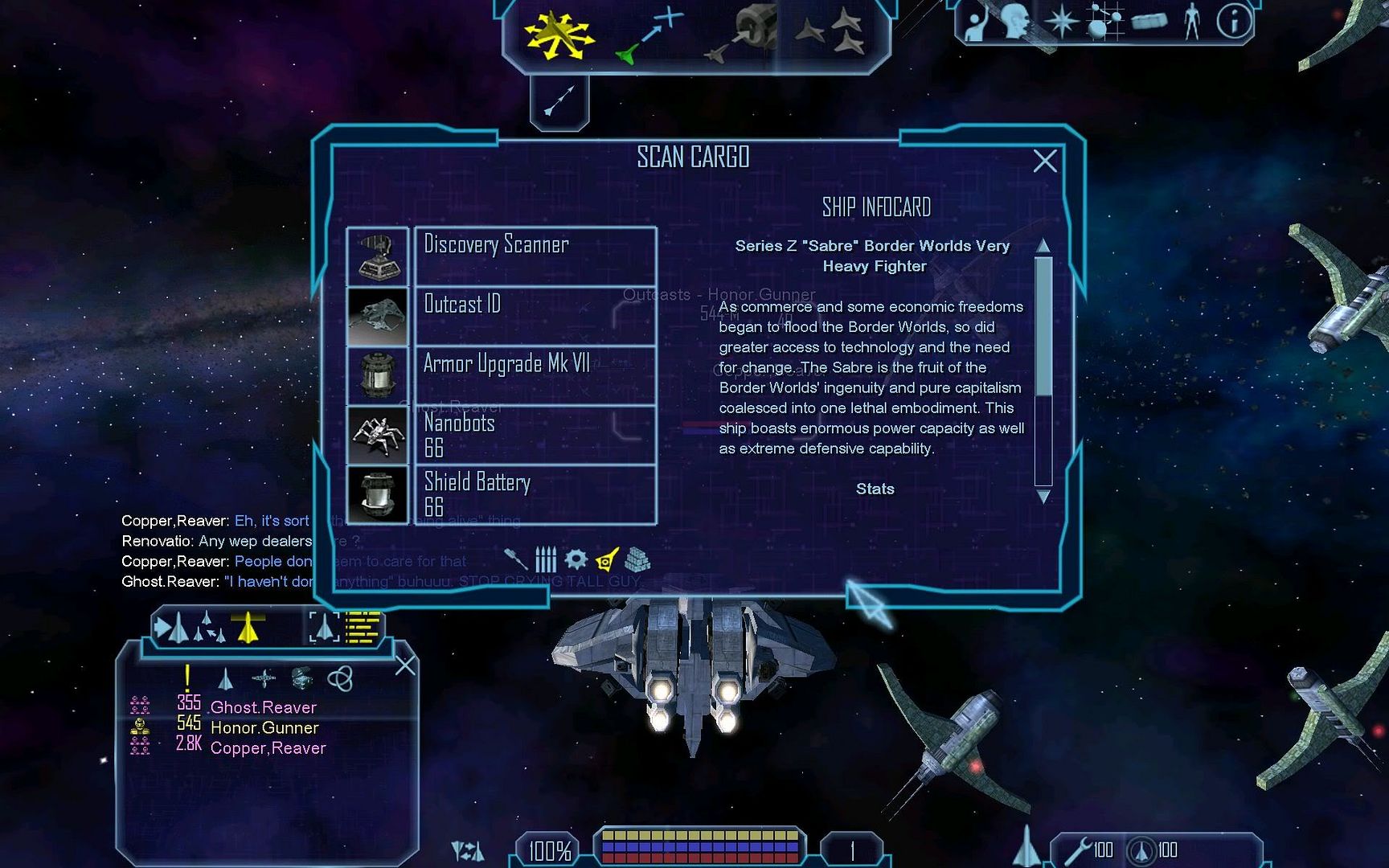Open the information icon in top-right bar
1389x868 pixels.
coord(1233,22)
